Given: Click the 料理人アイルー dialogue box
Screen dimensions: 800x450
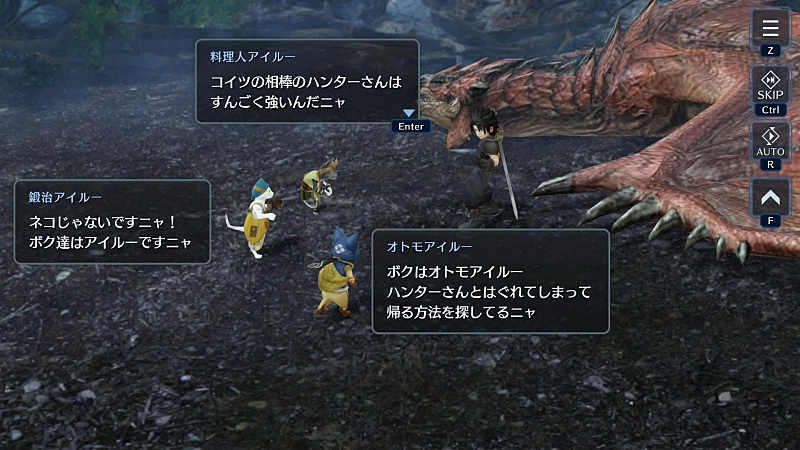Looking at the screenshot, I should coord(306,80).
